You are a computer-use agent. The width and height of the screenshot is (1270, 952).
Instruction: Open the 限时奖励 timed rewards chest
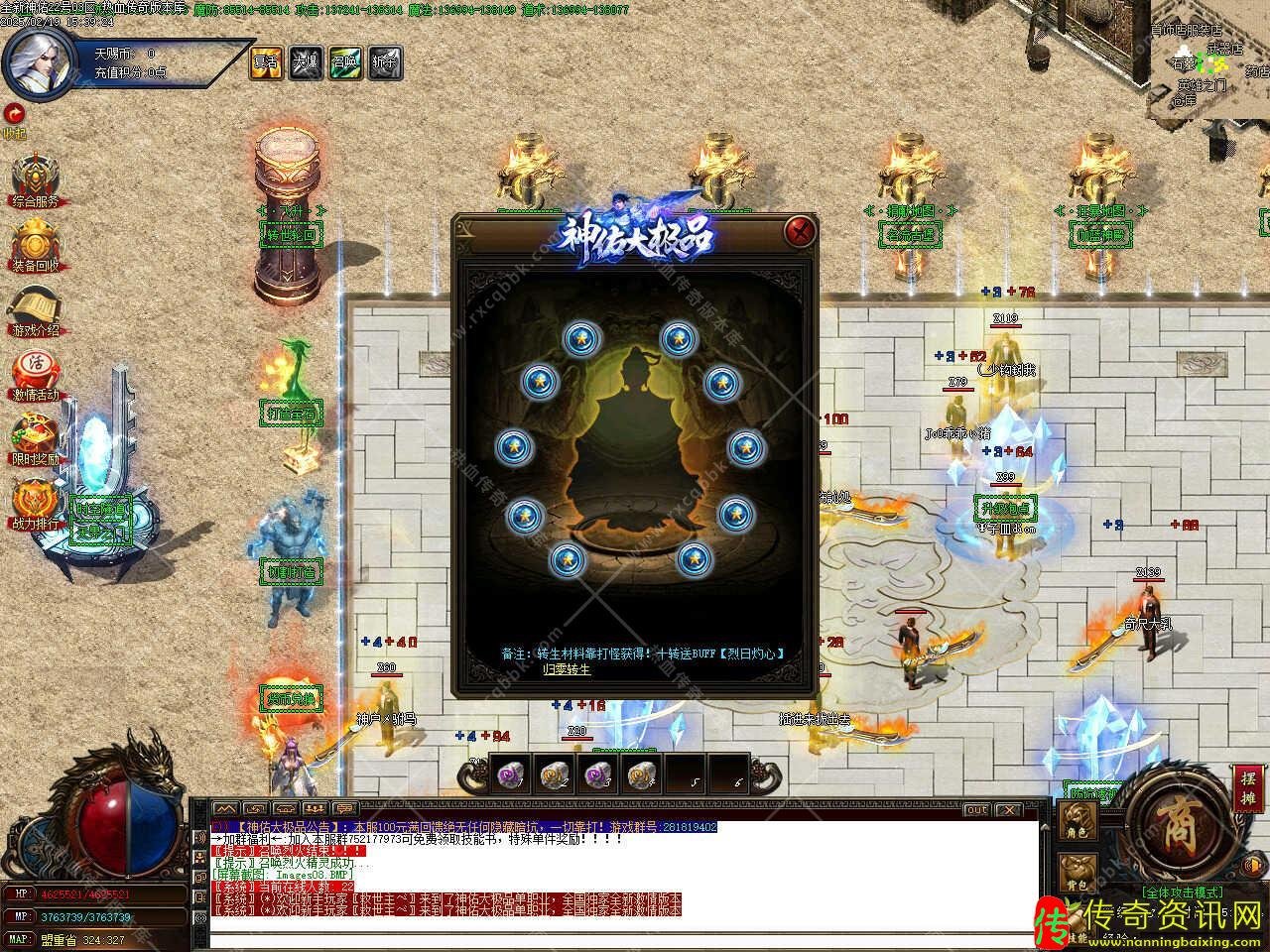[35, 439]
